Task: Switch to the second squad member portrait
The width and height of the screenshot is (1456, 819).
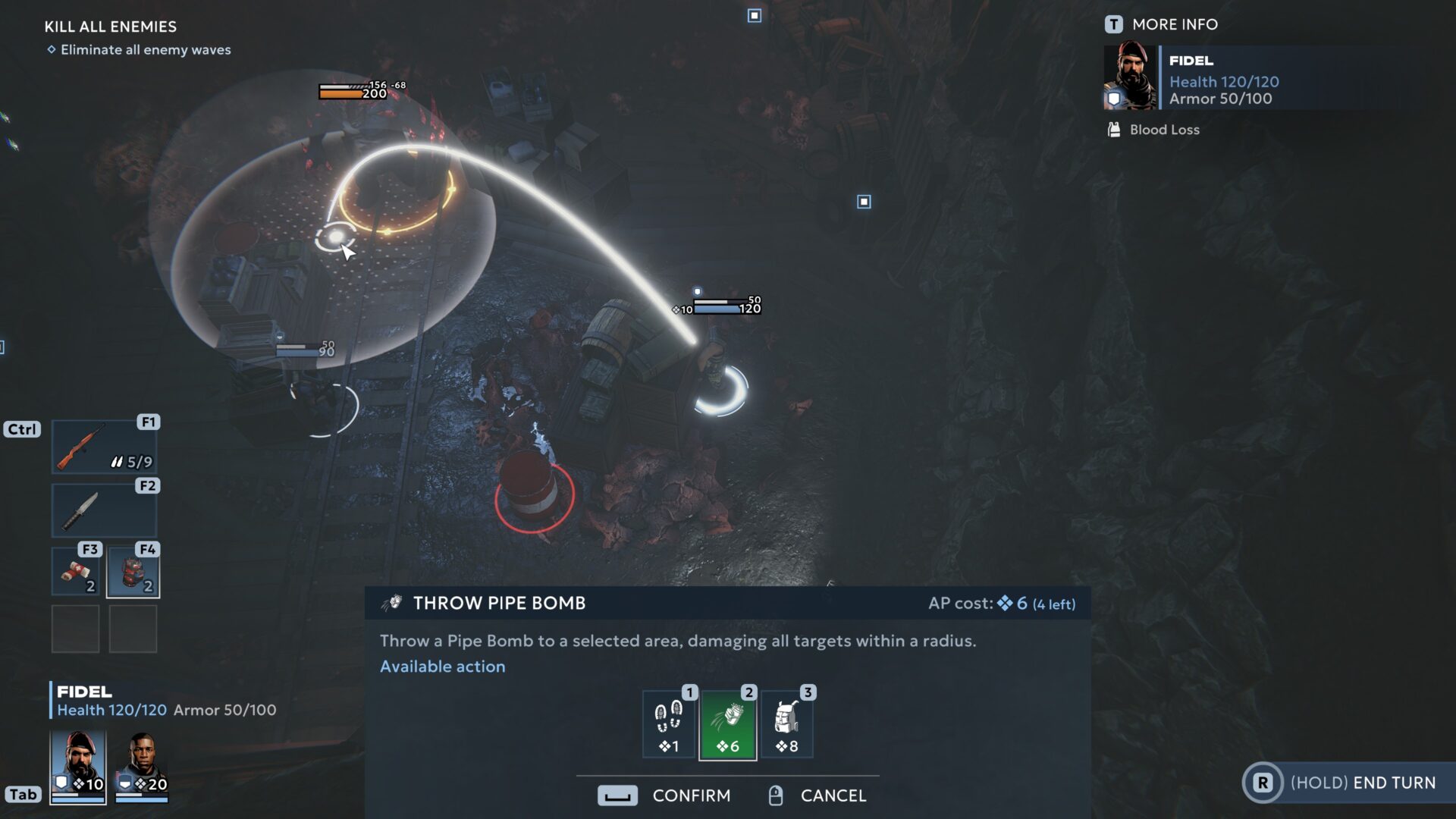Action: [141, 766]
